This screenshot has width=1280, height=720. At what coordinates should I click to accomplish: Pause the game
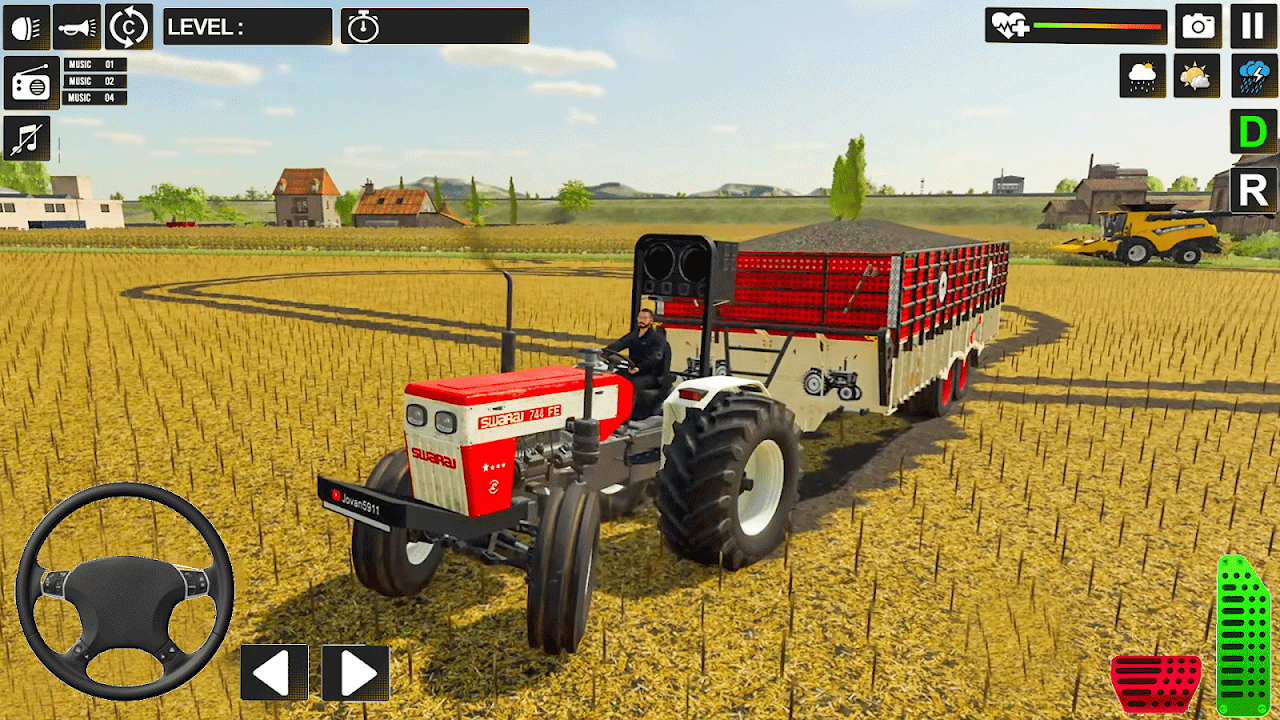coord(1253,26)
